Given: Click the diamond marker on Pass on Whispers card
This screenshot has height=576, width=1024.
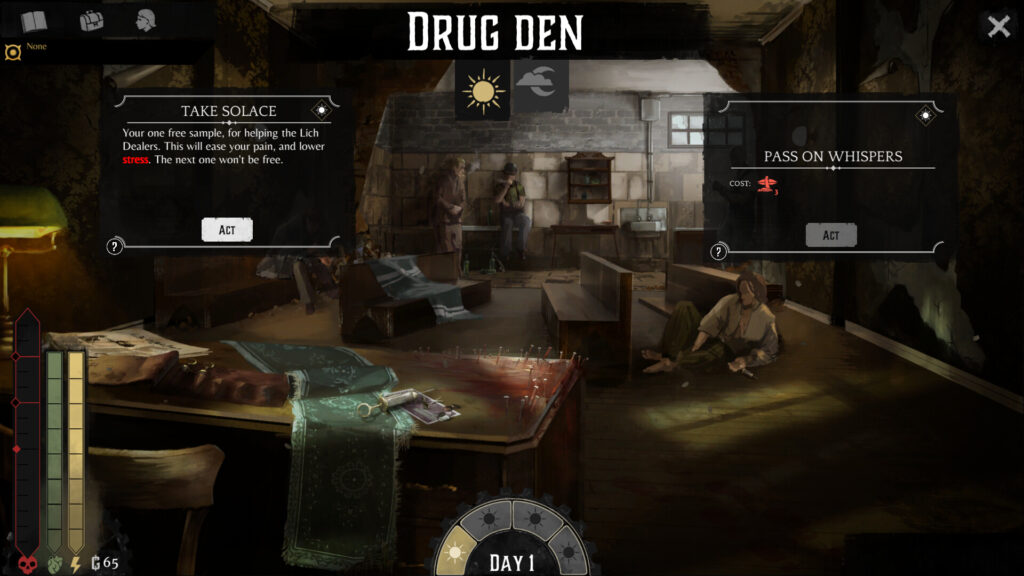Looking at the screenshot, I should 926,116.
